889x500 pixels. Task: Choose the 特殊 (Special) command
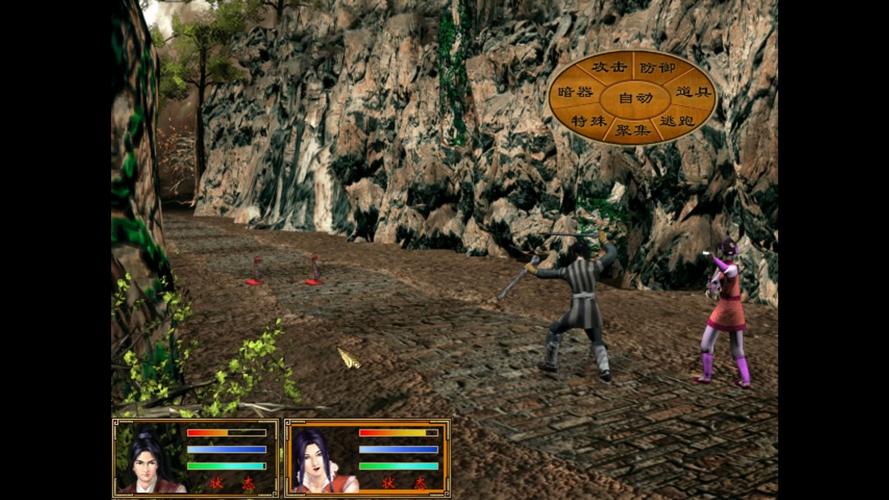click(589, 121)
